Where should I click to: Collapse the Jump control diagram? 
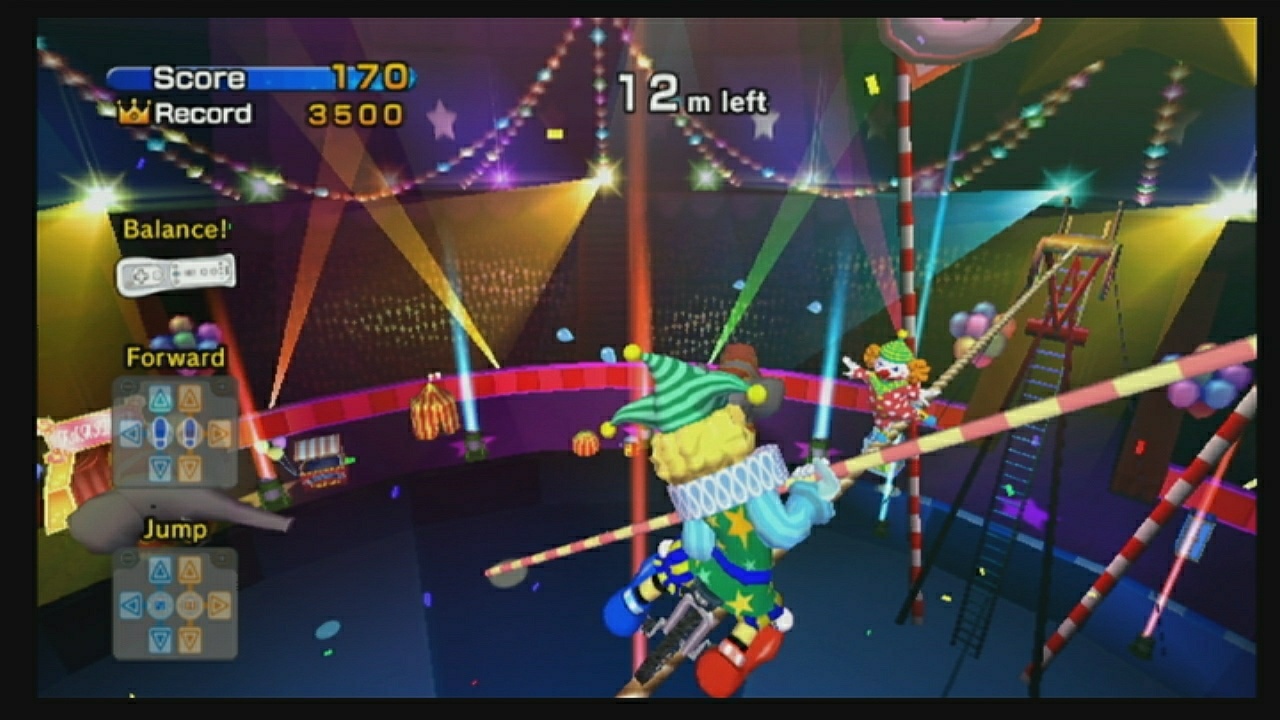coord(128,558)
